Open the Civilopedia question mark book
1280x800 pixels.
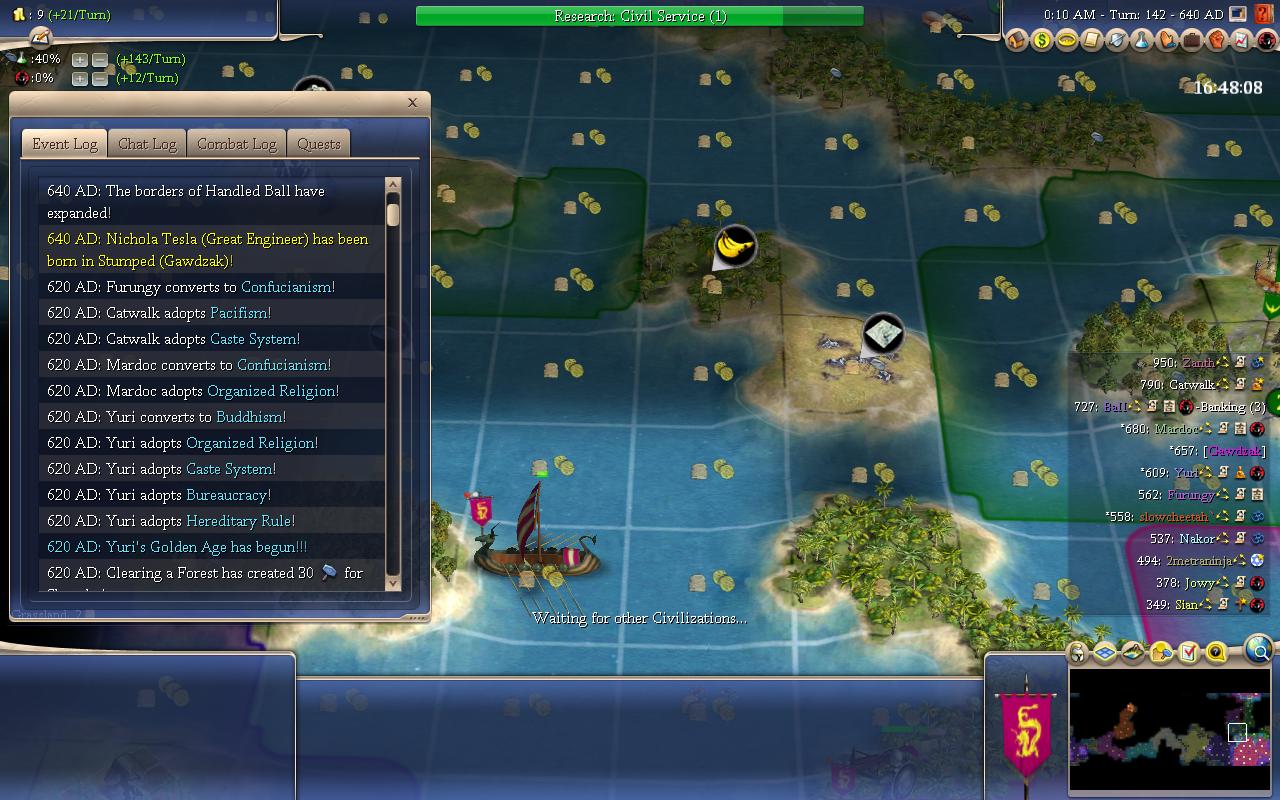1266,15
